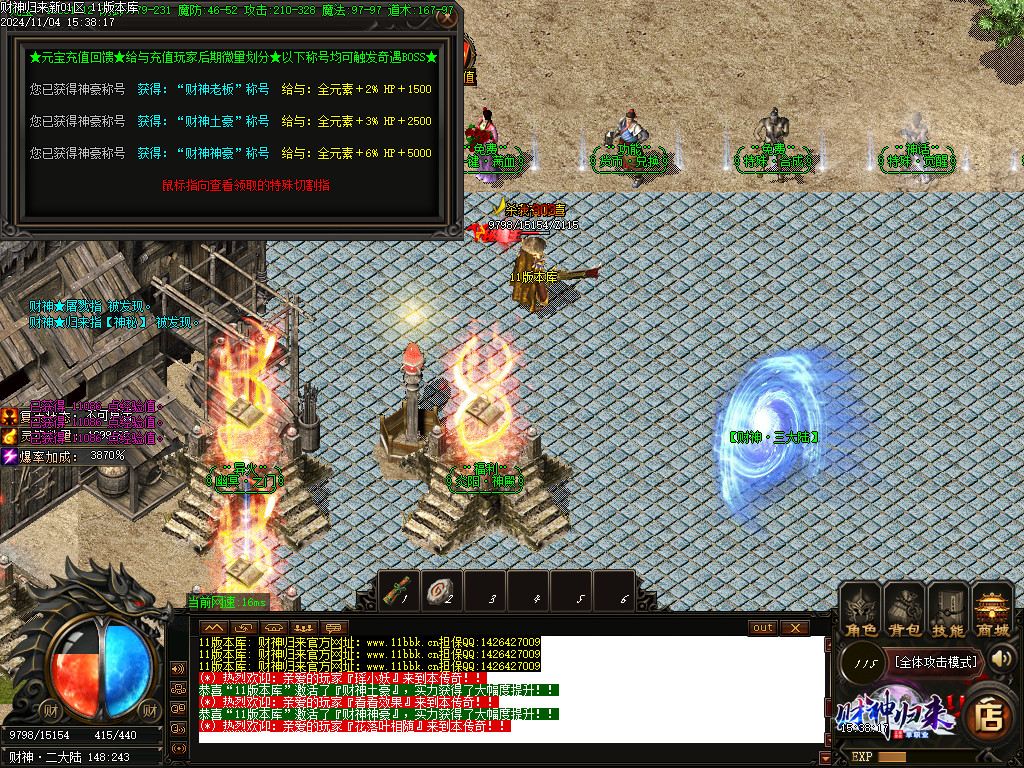Click the mountain-shaped chat toolbar icon

pos(214,627)
